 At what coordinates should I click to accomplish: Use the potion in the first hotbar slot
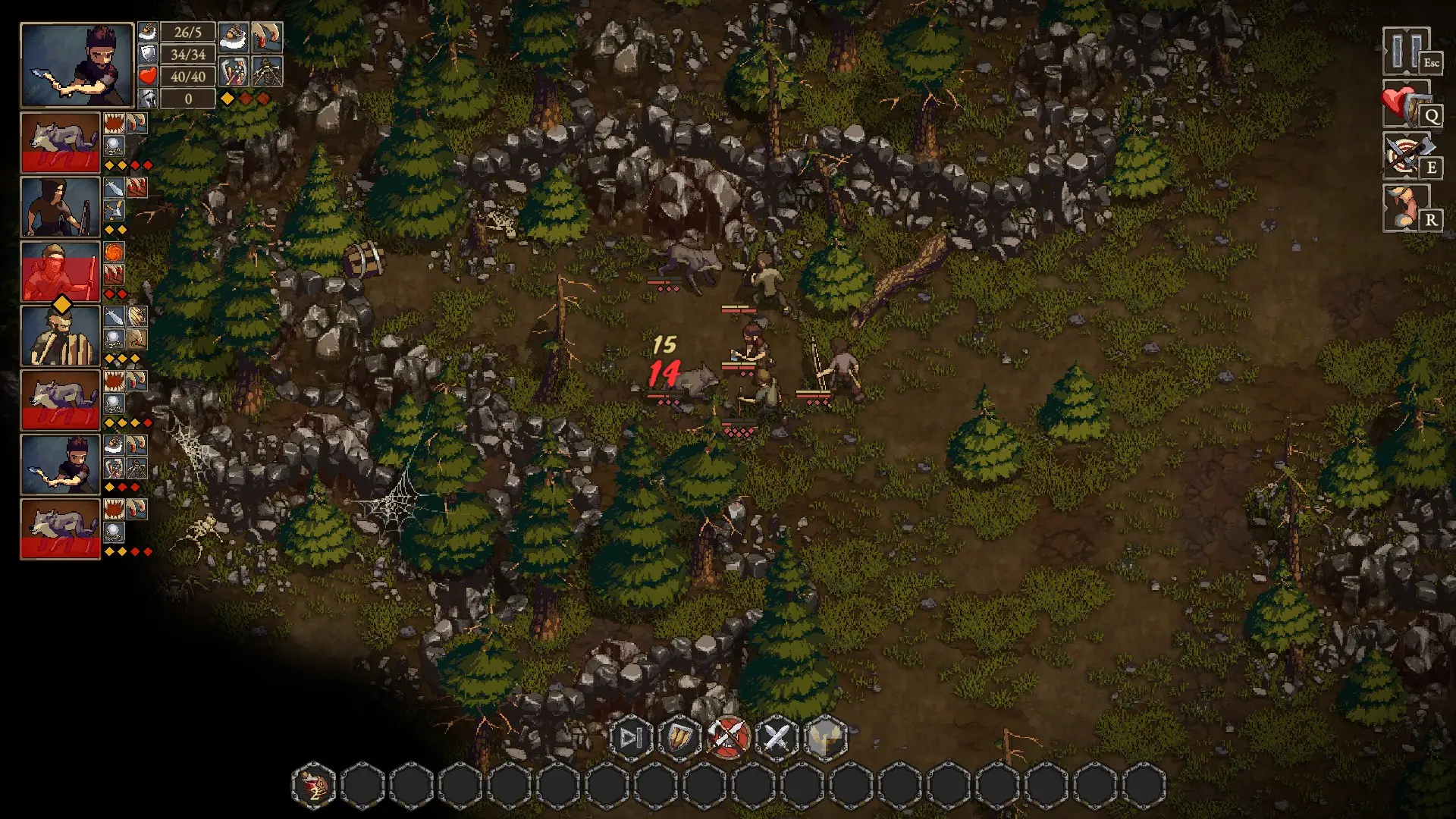(314, 785)
